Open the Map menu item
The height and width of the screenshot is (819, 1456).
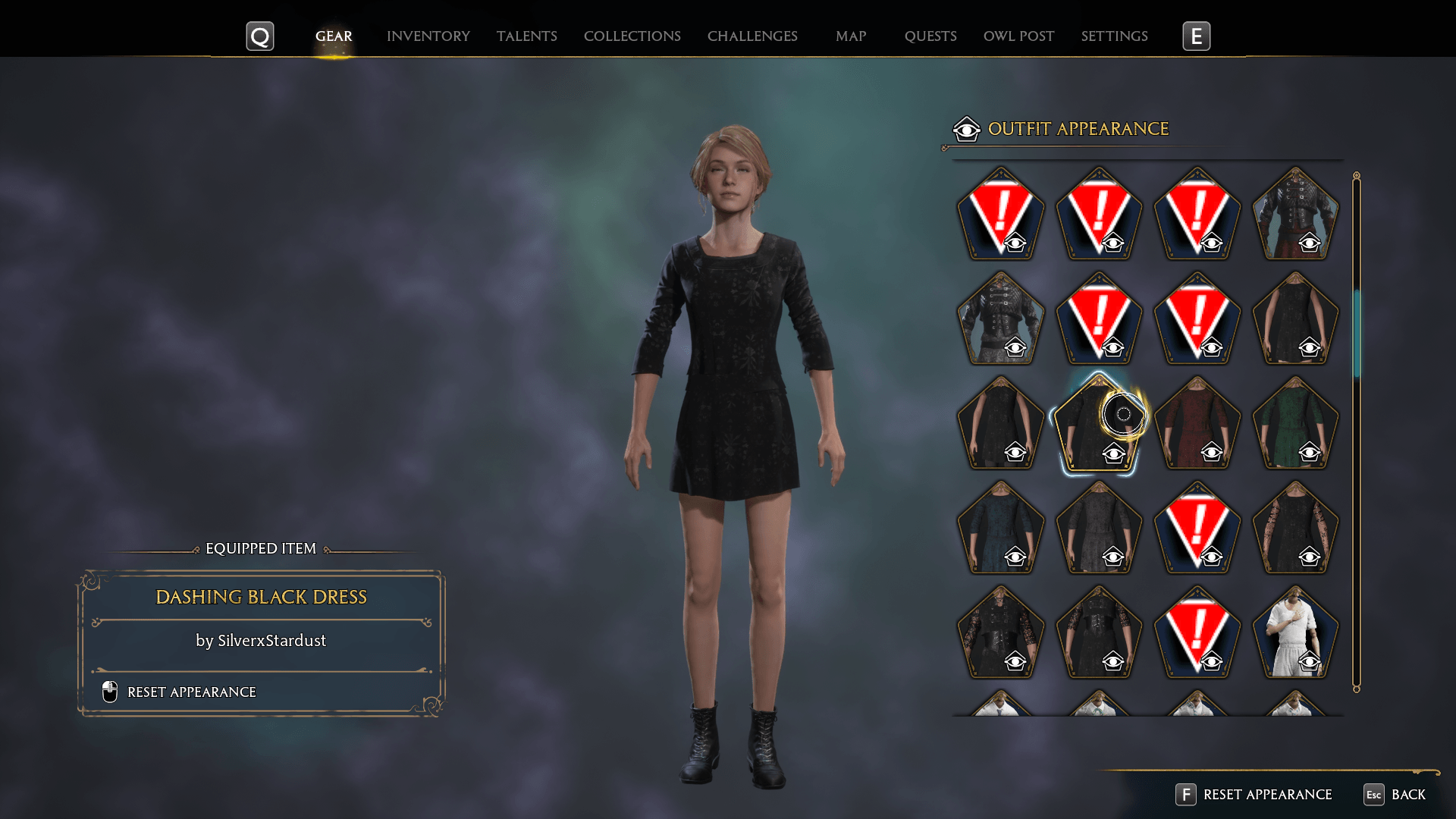851,36
